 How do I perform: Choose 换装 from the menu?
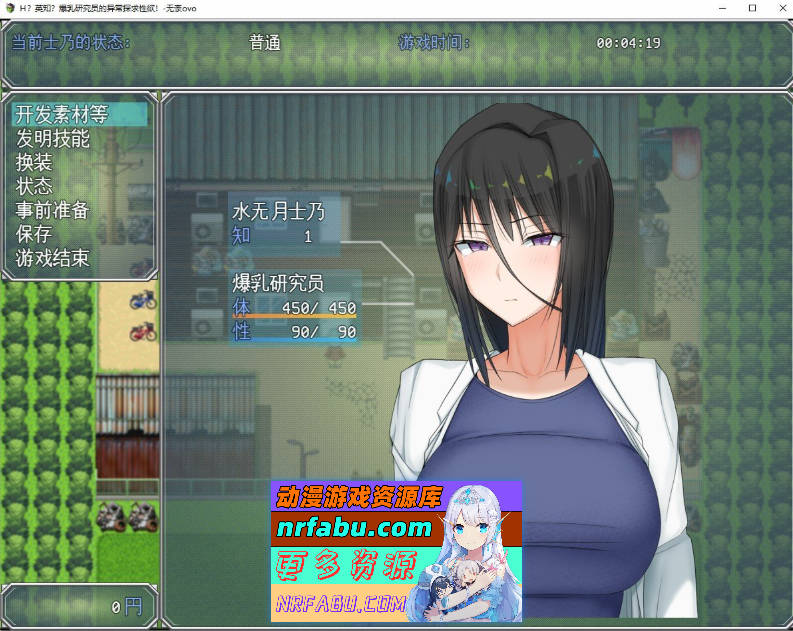34,162
